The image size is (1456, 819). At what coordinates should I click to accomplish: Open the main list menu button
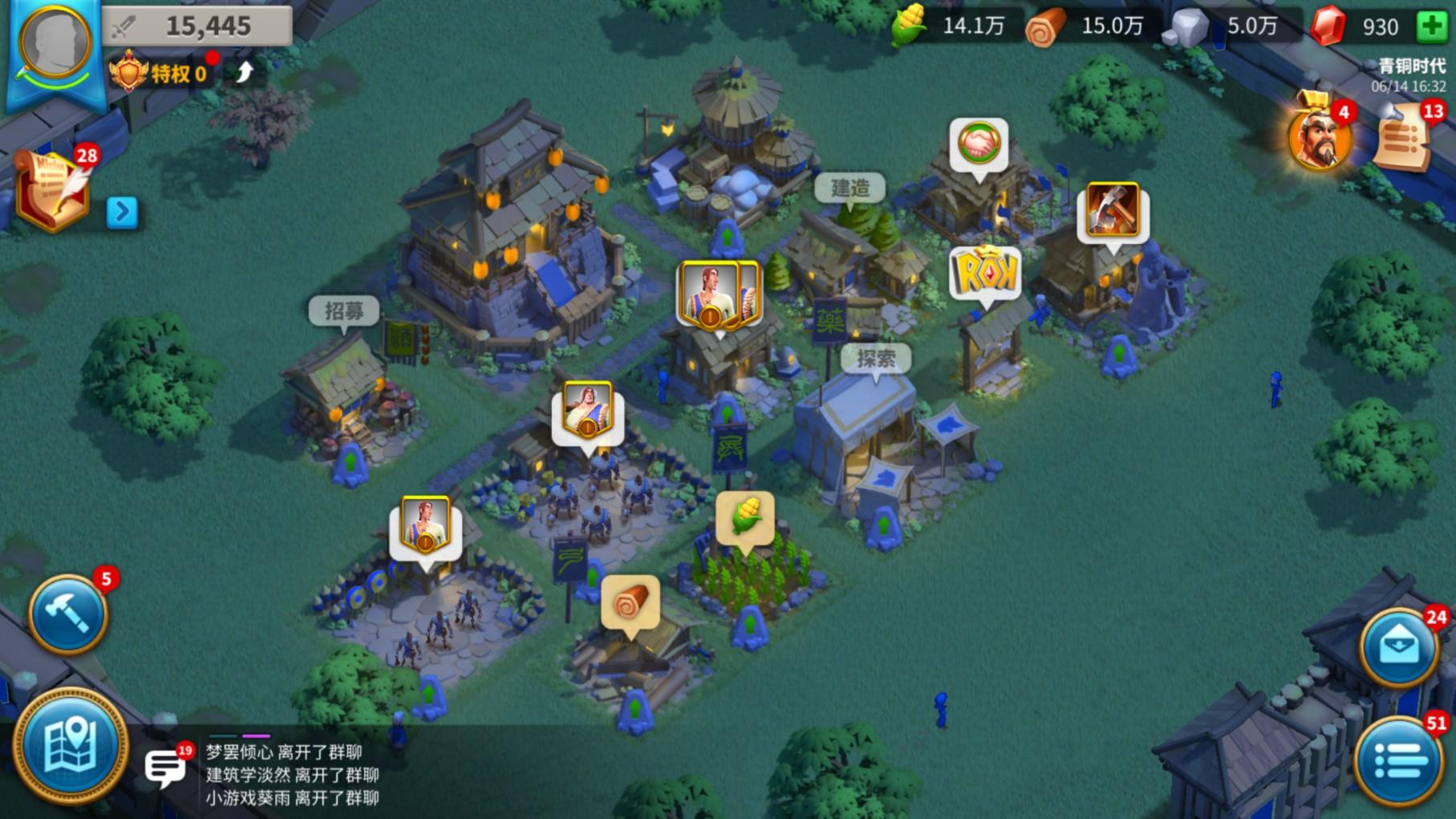pyautogui.click(x=1399, y=759)
